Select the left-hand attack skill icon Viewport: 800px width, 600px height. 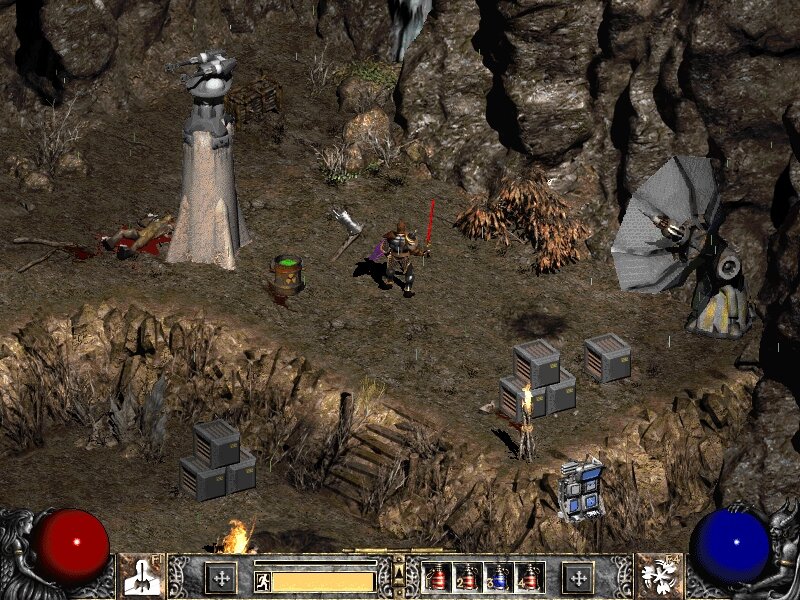point(142,576)
